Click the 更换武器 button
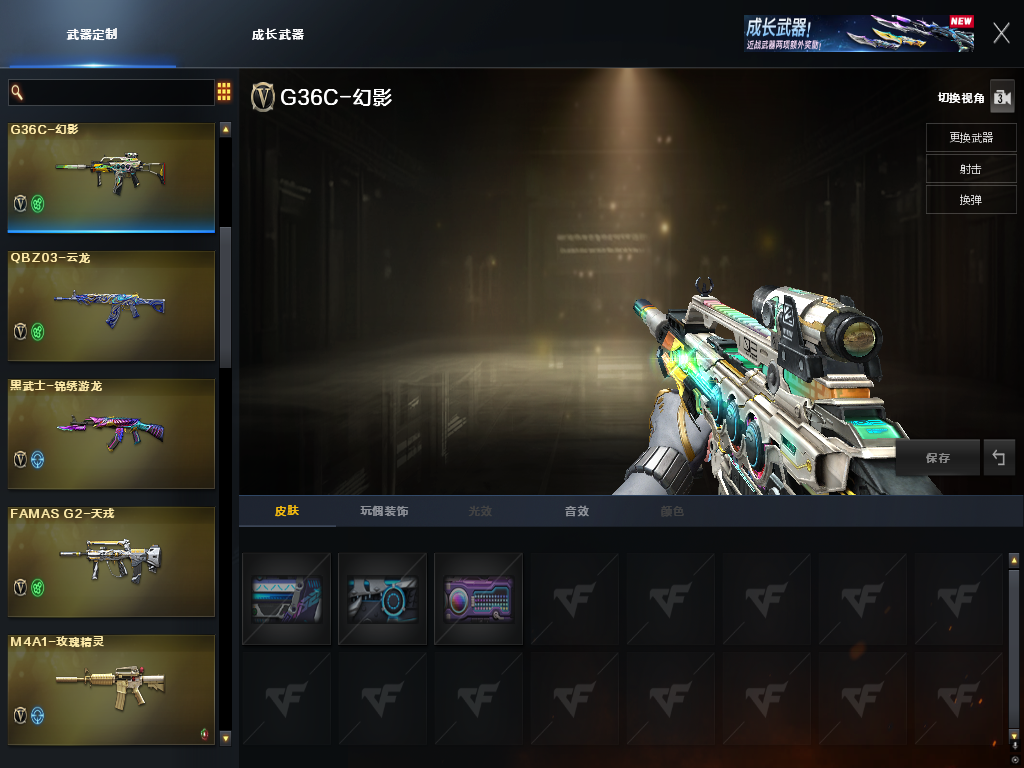This screenshot has width=1024, height=768. click(971, 137)
